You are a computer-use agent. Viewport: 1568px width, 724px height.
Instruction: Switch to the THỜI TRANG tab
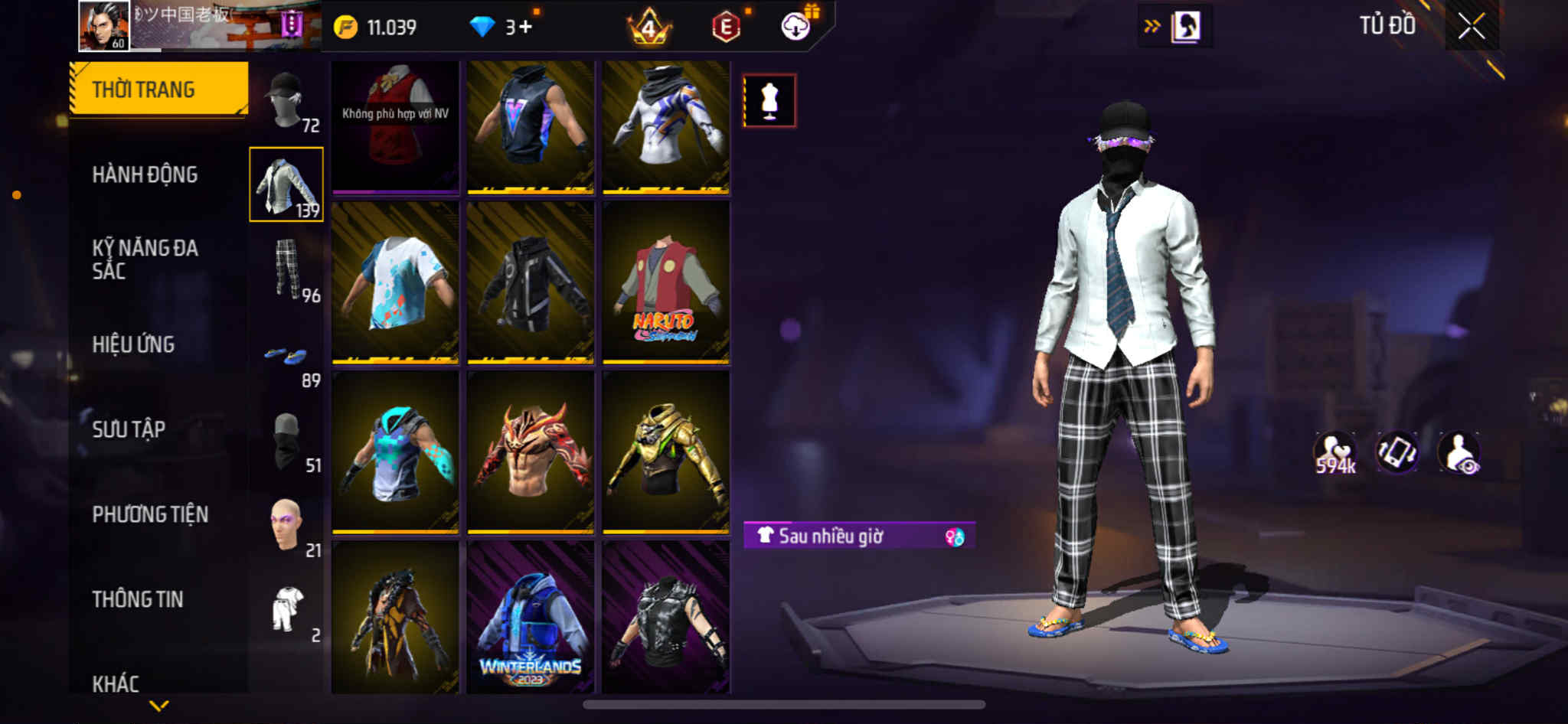pos(158,90)
